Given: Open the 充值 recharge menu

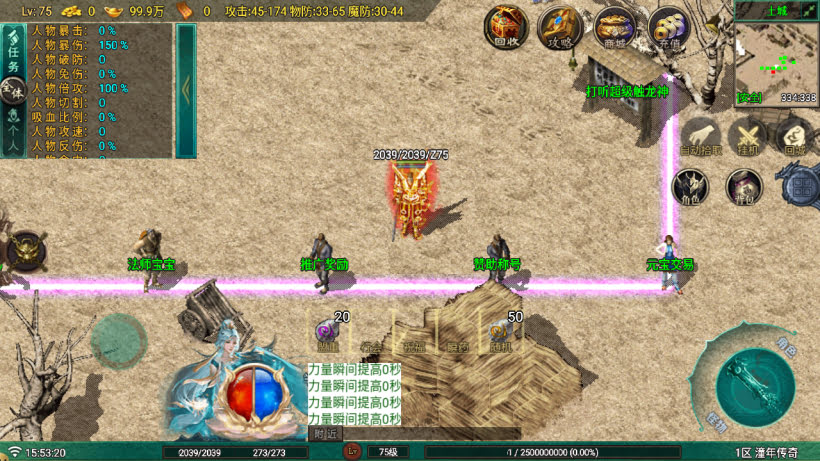Looking at the screenshot, I should pos(667,27).
